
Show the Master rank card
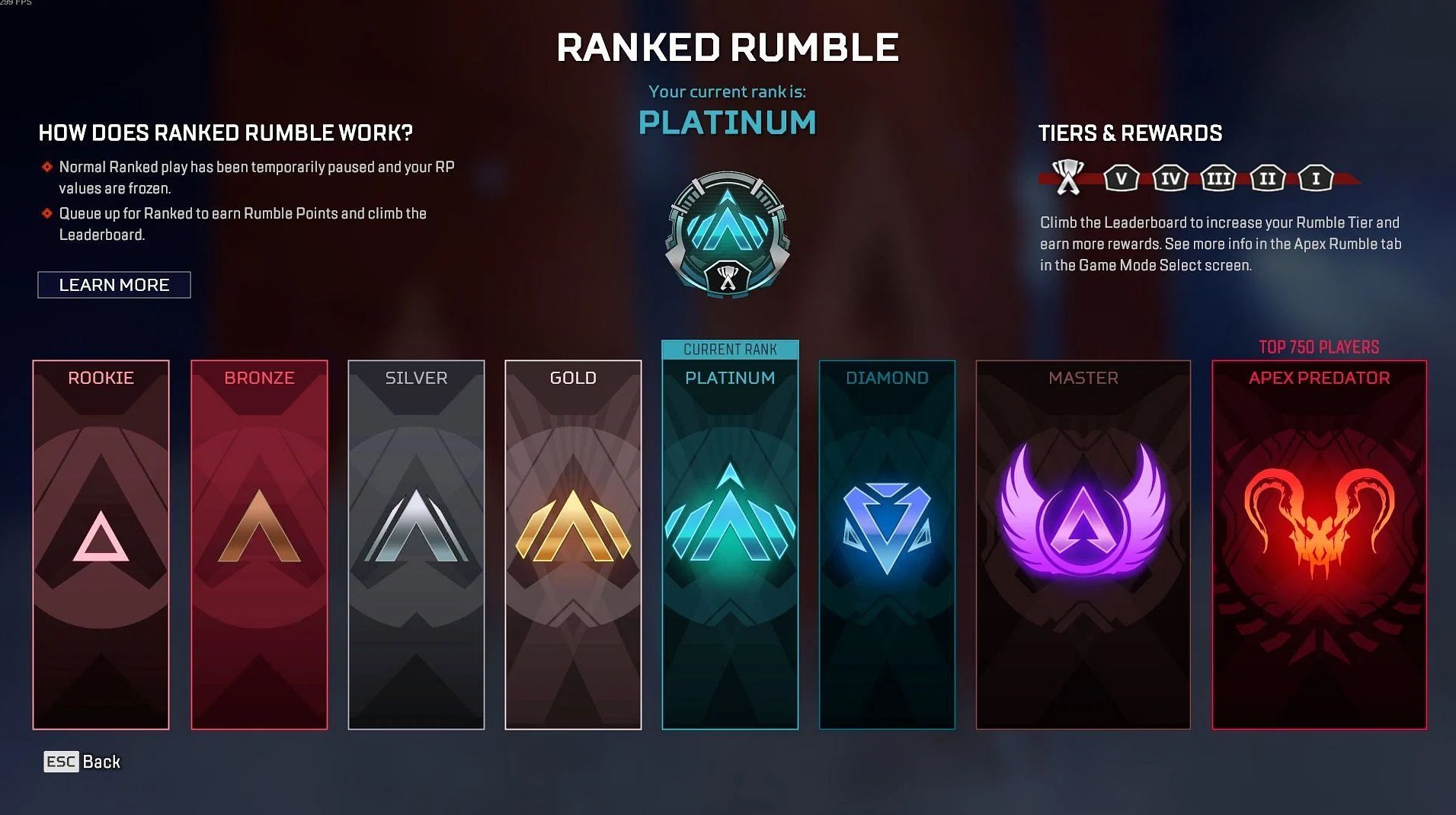point(1083,544)
